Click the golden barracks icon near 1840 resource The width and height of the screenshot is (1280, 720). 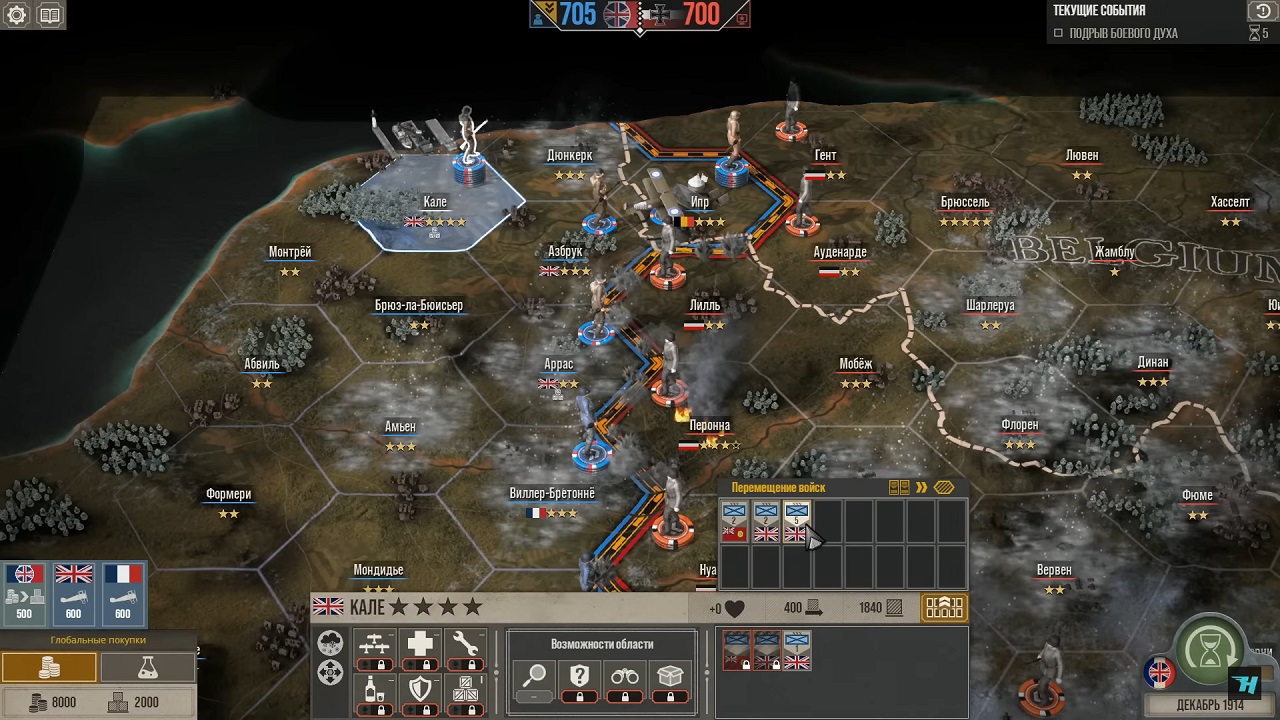(x=944, y=607)
